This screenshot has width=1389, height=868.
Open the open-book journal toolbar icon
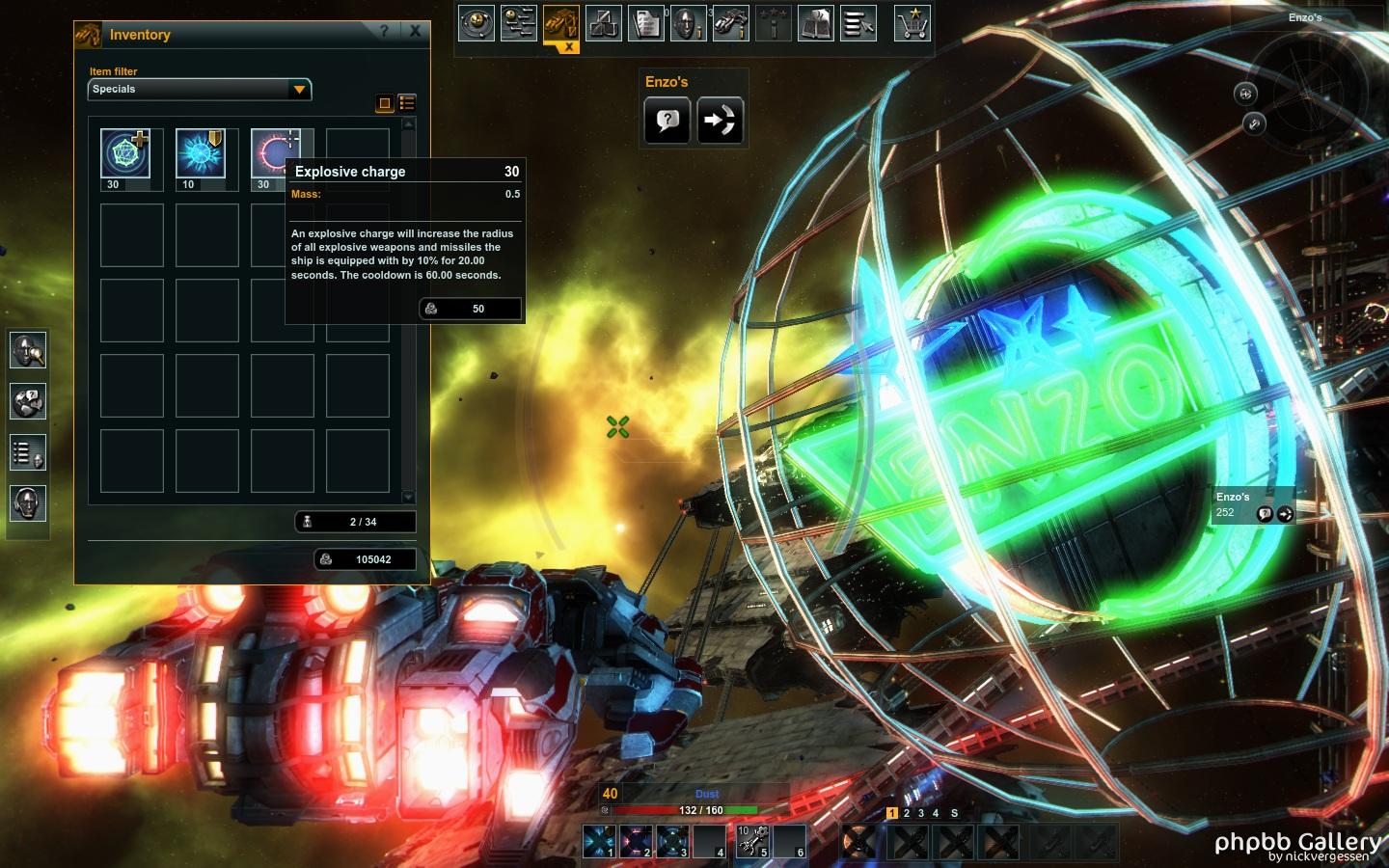point(815,23)
